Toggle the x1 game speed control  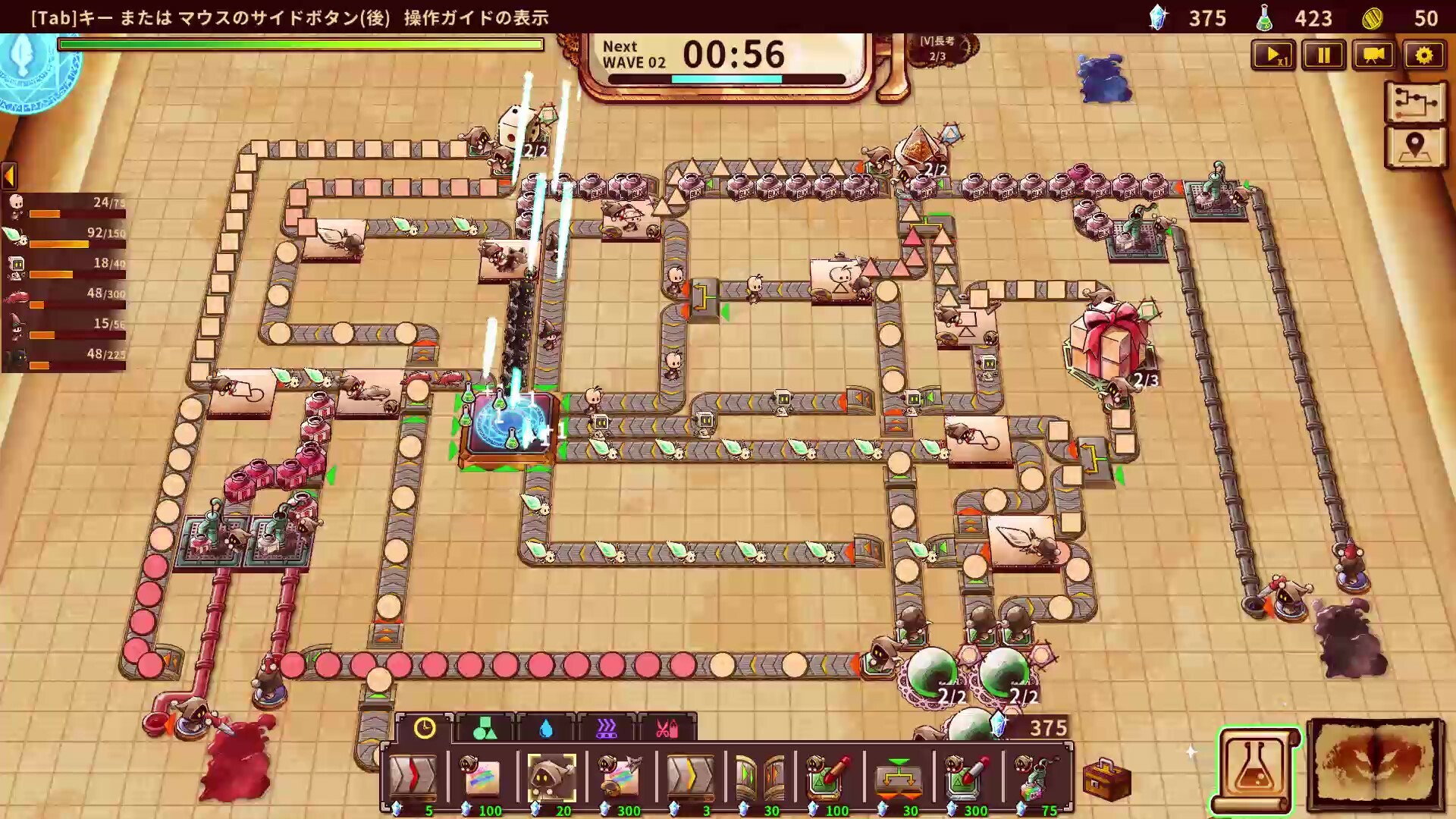pos(1272,55)
